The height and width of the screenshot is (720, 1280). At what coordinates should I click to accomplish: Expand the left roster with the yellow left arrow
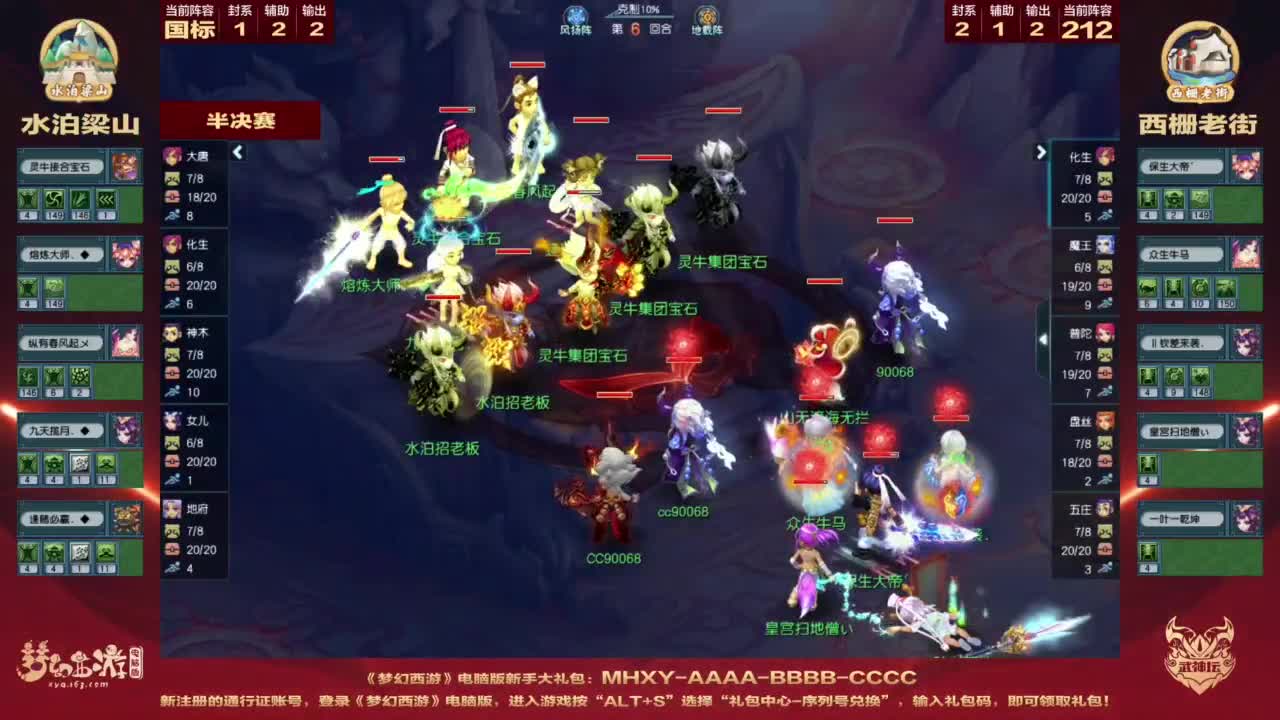pyautogui.click(x=238, y=154)
